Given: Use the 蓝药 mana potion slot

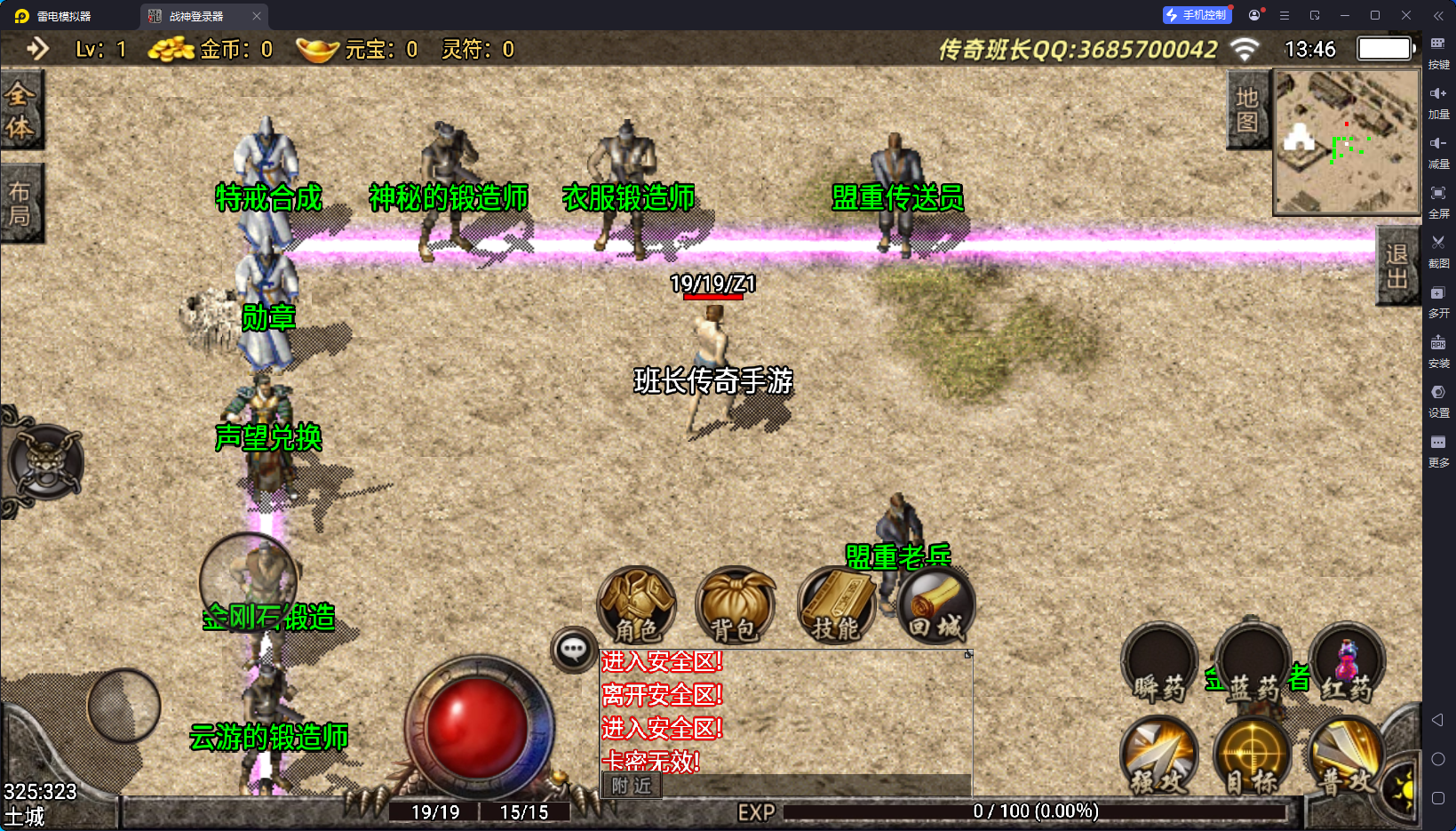Looking at the screenshot, I should pos(1253,664).
